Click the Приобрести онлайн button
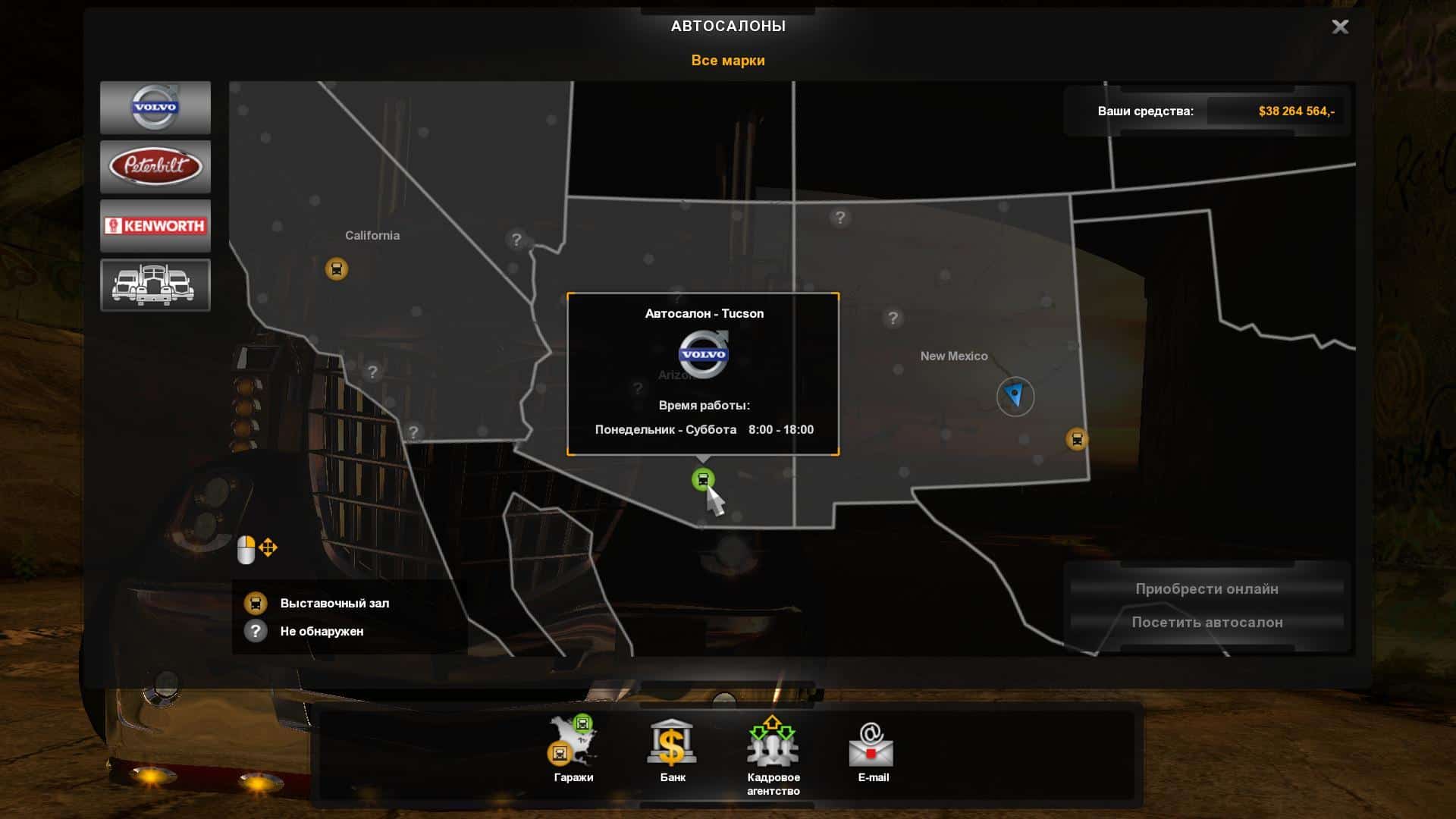Image resolution: width=1456 pixels, height=819 pixels. [1207, 589]
